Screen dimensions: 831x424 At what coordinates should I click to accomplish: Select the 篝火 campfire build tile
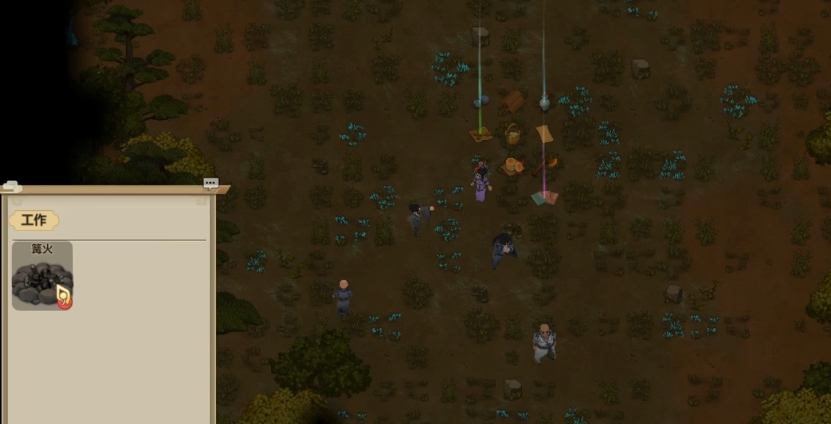pos(42,277)
